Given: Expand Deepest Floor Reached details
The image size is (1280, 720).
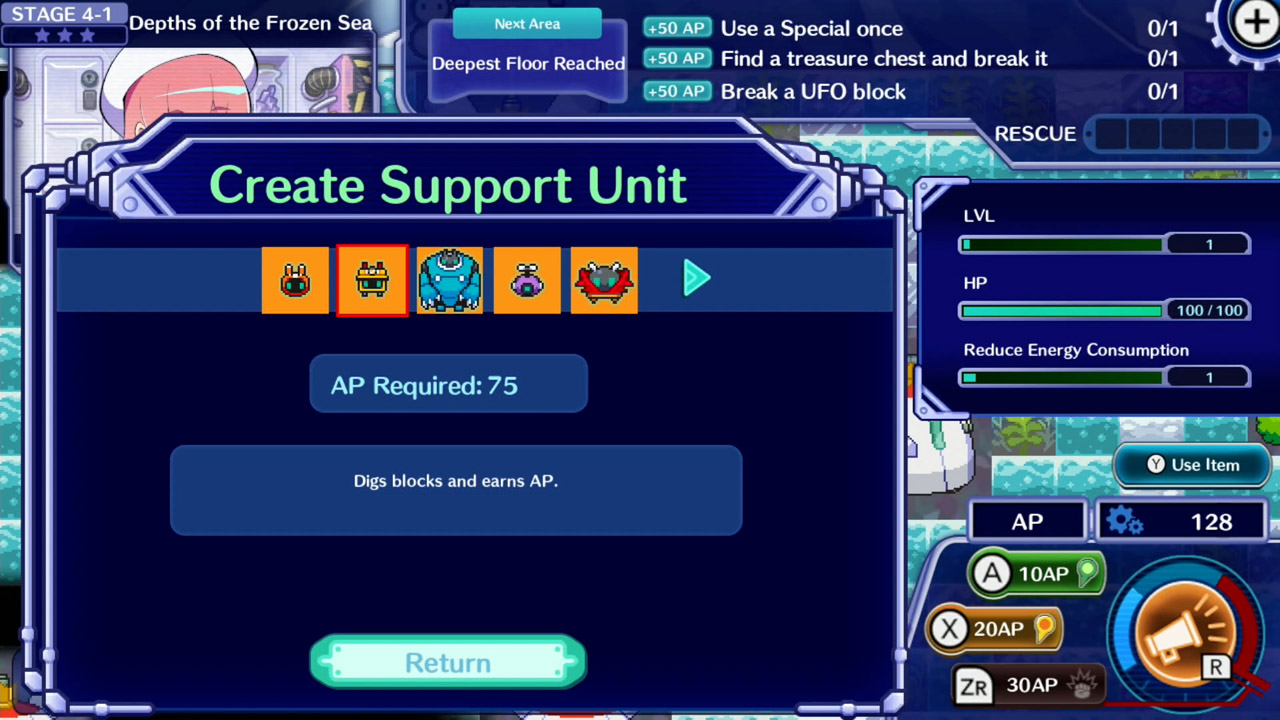Looking at the screenshot, I should click(x=528, y=63).
